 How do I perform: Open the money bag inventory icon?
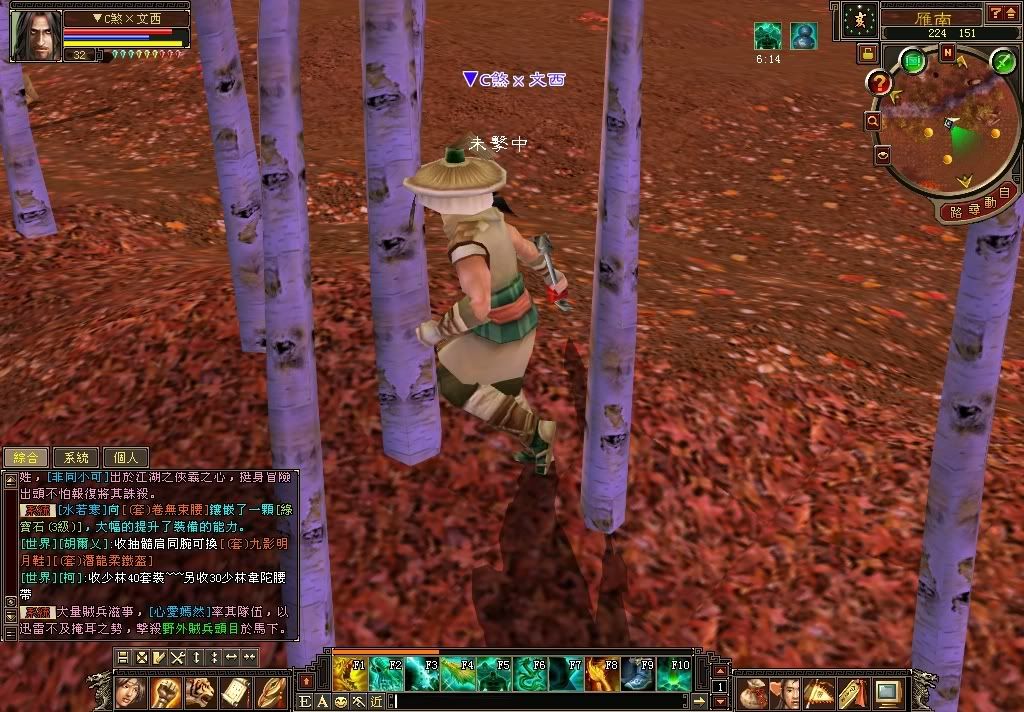(x=751, y=691)
